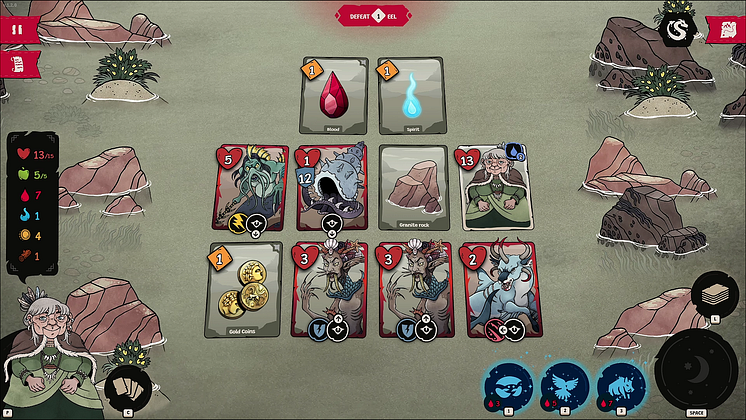Choose the white horned beast card
This screenshot has height=420, width=746.
click(500, 288)
